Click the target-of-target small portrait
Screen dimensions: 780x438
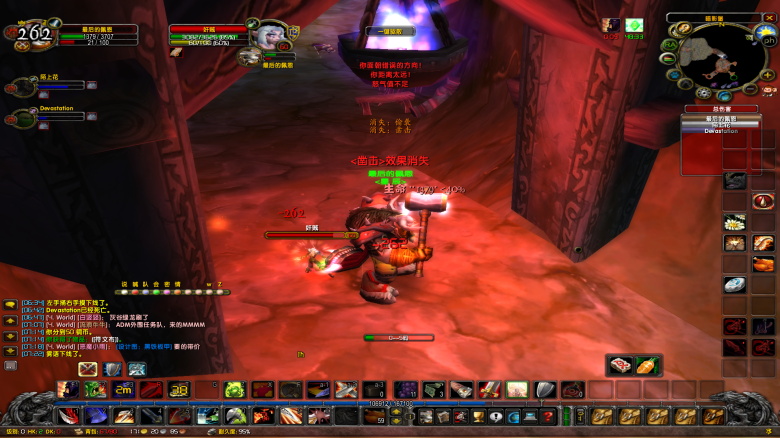pyautogui.click(x=251, y=55)
